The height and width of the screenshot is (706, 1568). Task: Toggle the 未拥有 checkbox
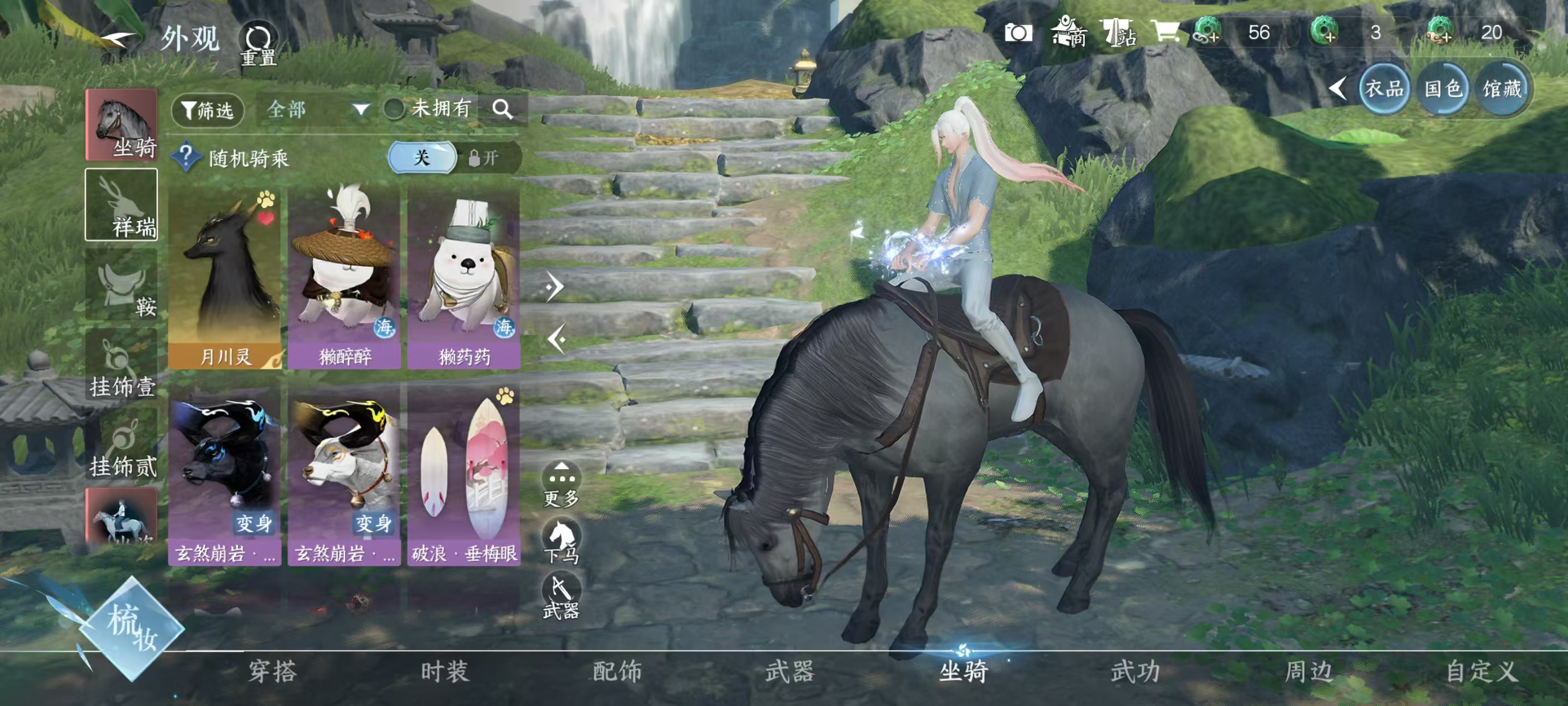394,109
